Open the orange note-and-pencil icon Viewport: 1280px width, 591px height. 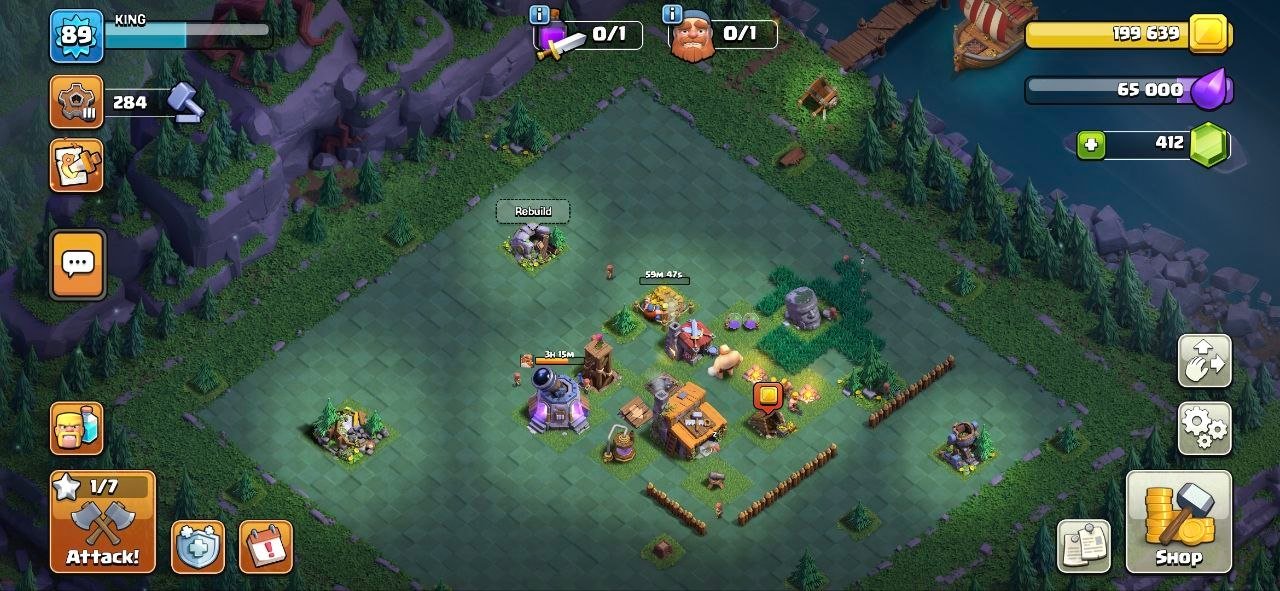point(77,165)
